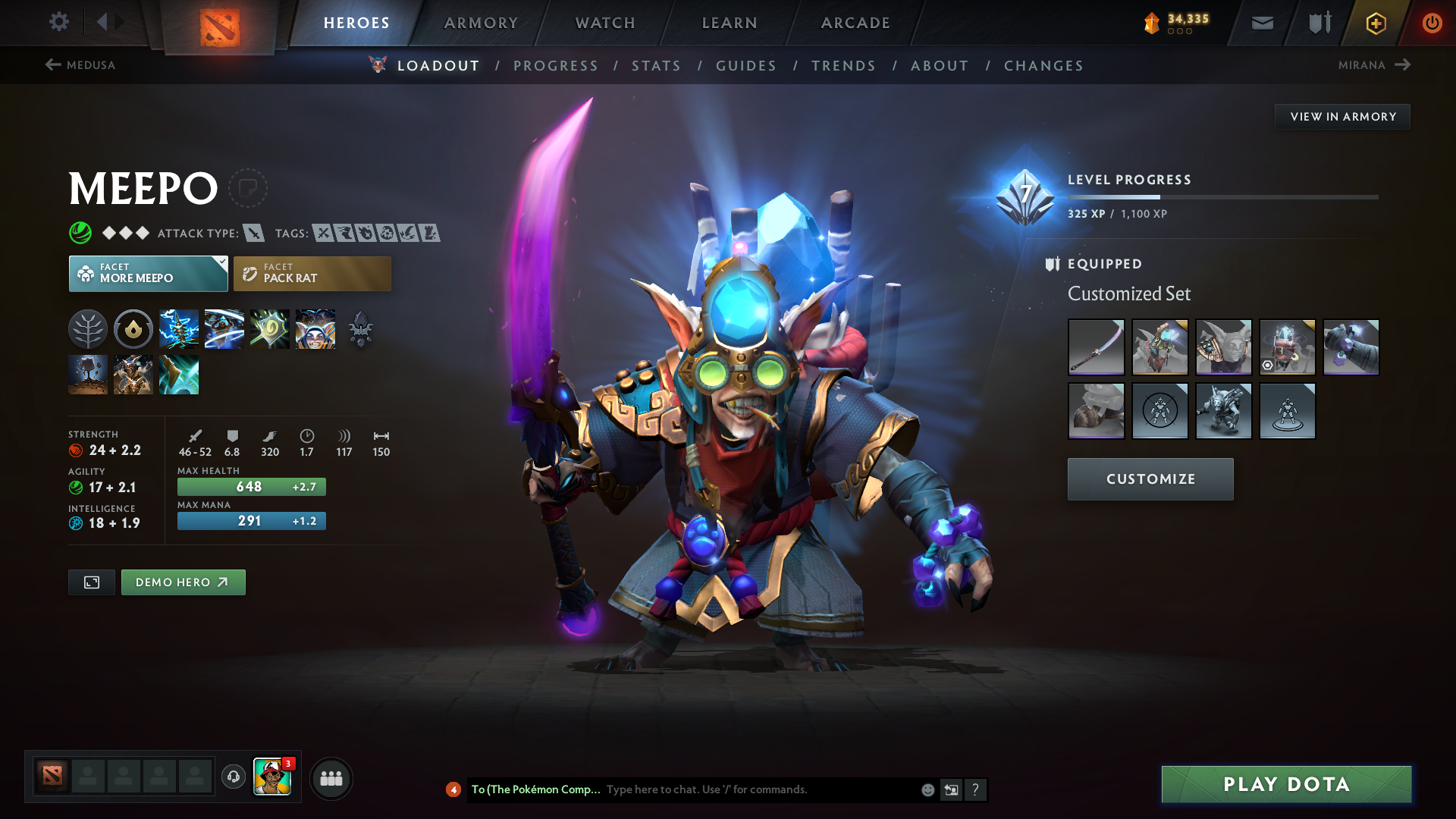Expand the friends and party list panel
This screenshot has width=1456, height=819.
point(331,777)
